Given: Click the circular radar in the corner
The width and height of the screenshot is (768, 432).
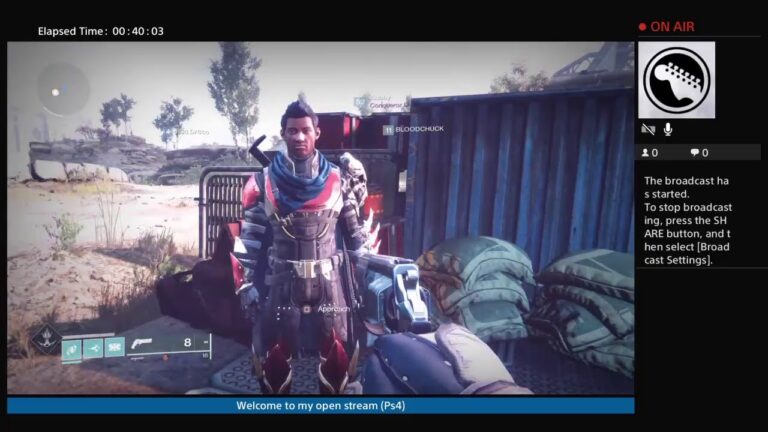Looking at the screenshot, I should click(62, 90).
